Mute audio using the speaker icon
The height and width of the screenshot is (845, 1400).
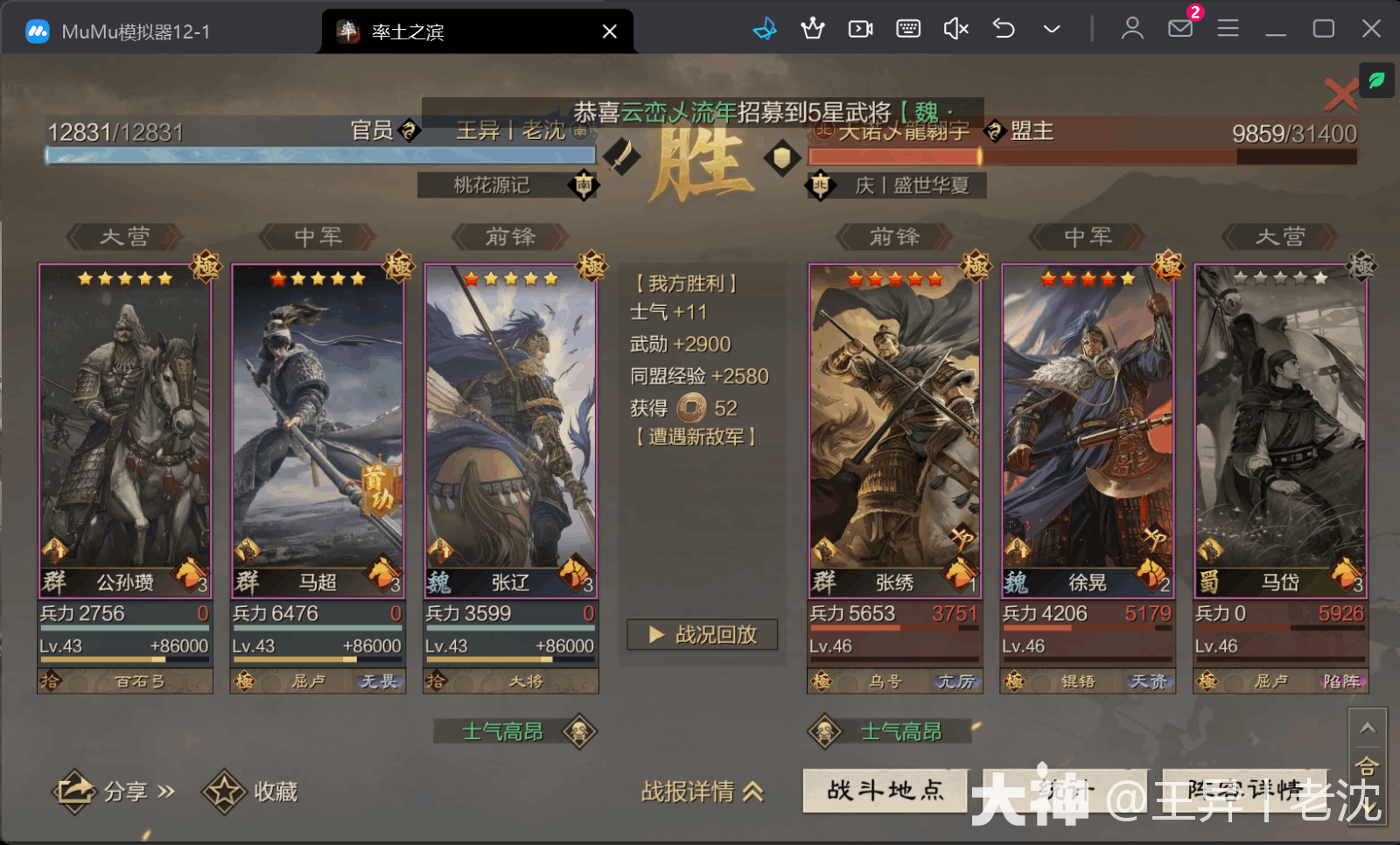point(955,29)
